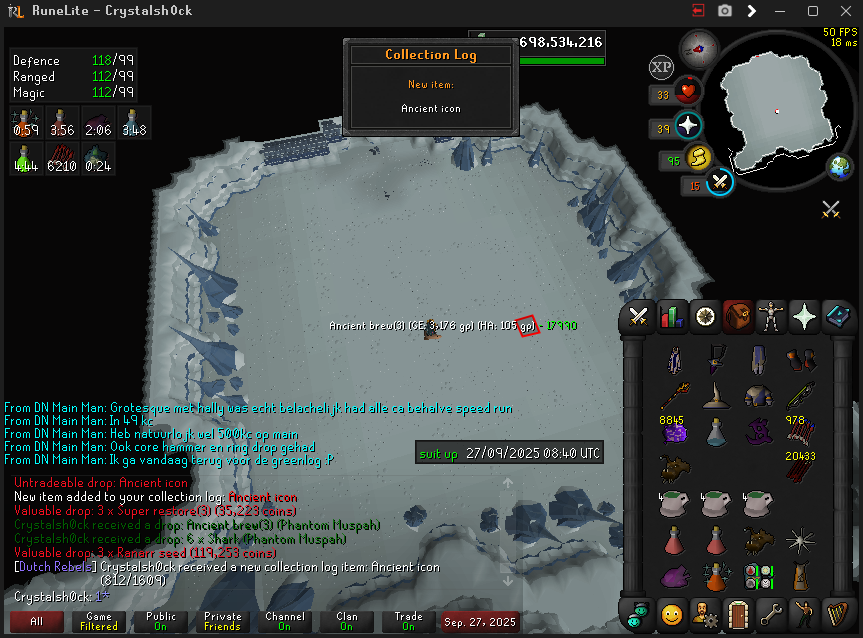
Task: Toggle the Quick-prayers orb
Action: (x=689, y=128)
